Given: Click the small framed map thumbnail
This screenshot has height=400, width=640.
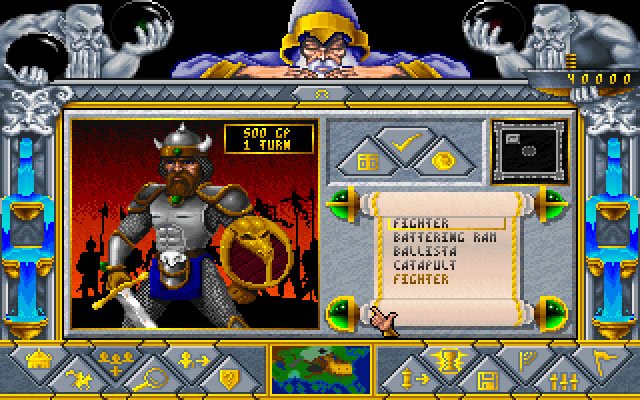Looking at the screenshot, I should pyautogui.click(x=530, y=149).
